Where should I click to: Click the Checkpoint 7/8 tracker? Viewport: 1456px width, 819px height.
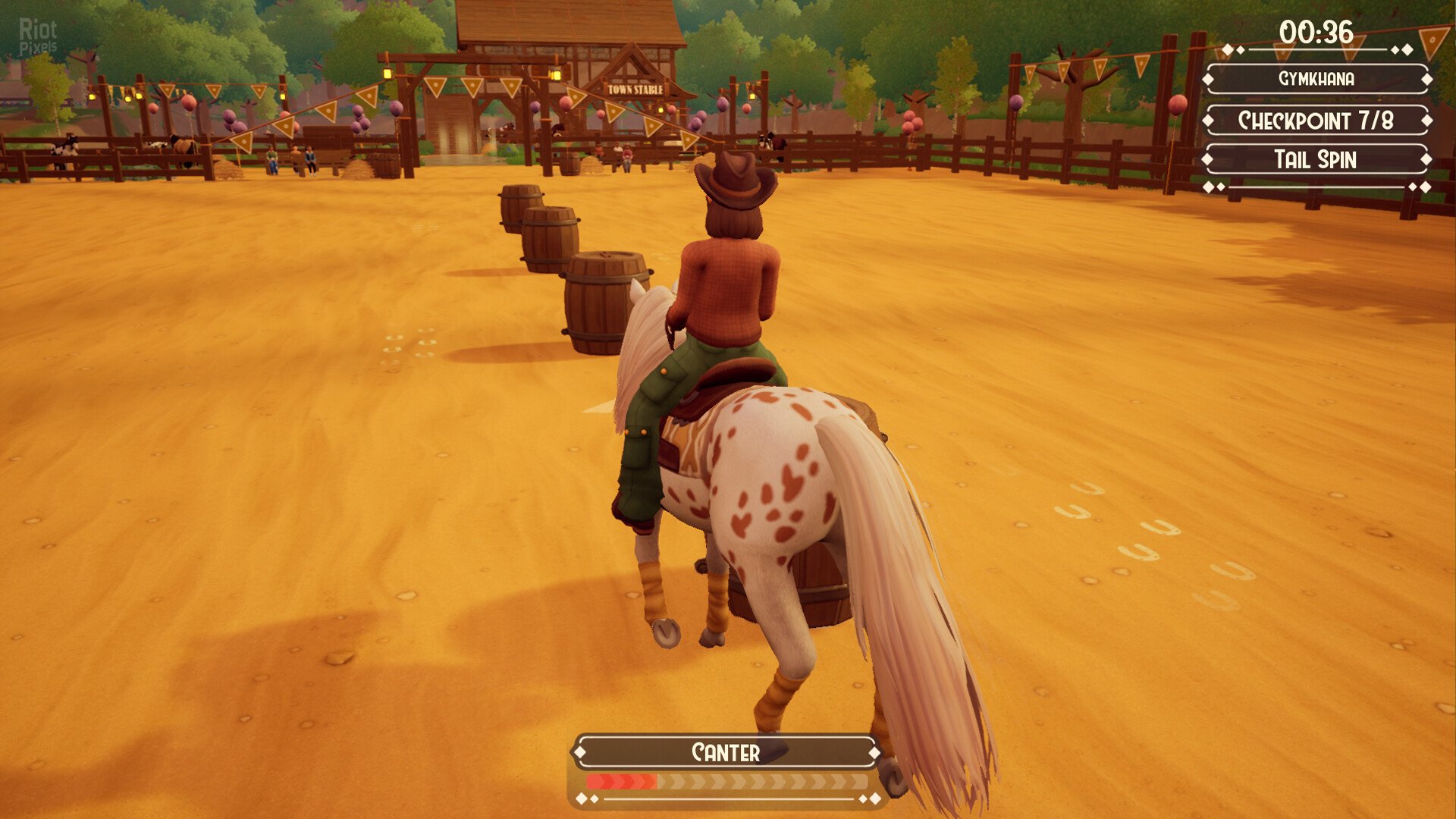click(x=1316, y=121)
